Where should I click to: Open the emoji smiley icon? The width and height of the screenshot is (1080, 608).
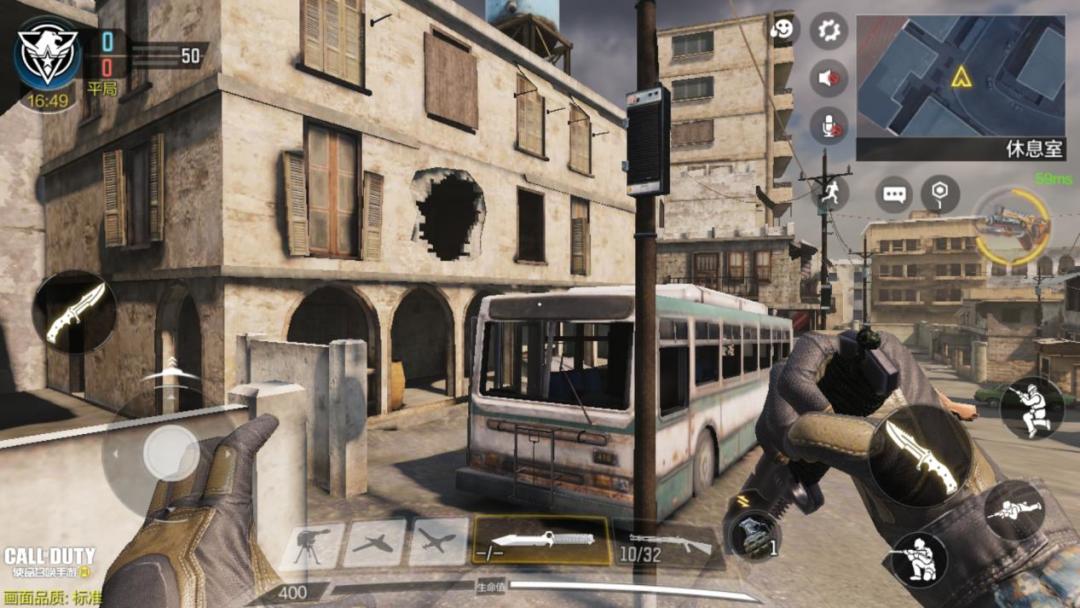[783, 29]
